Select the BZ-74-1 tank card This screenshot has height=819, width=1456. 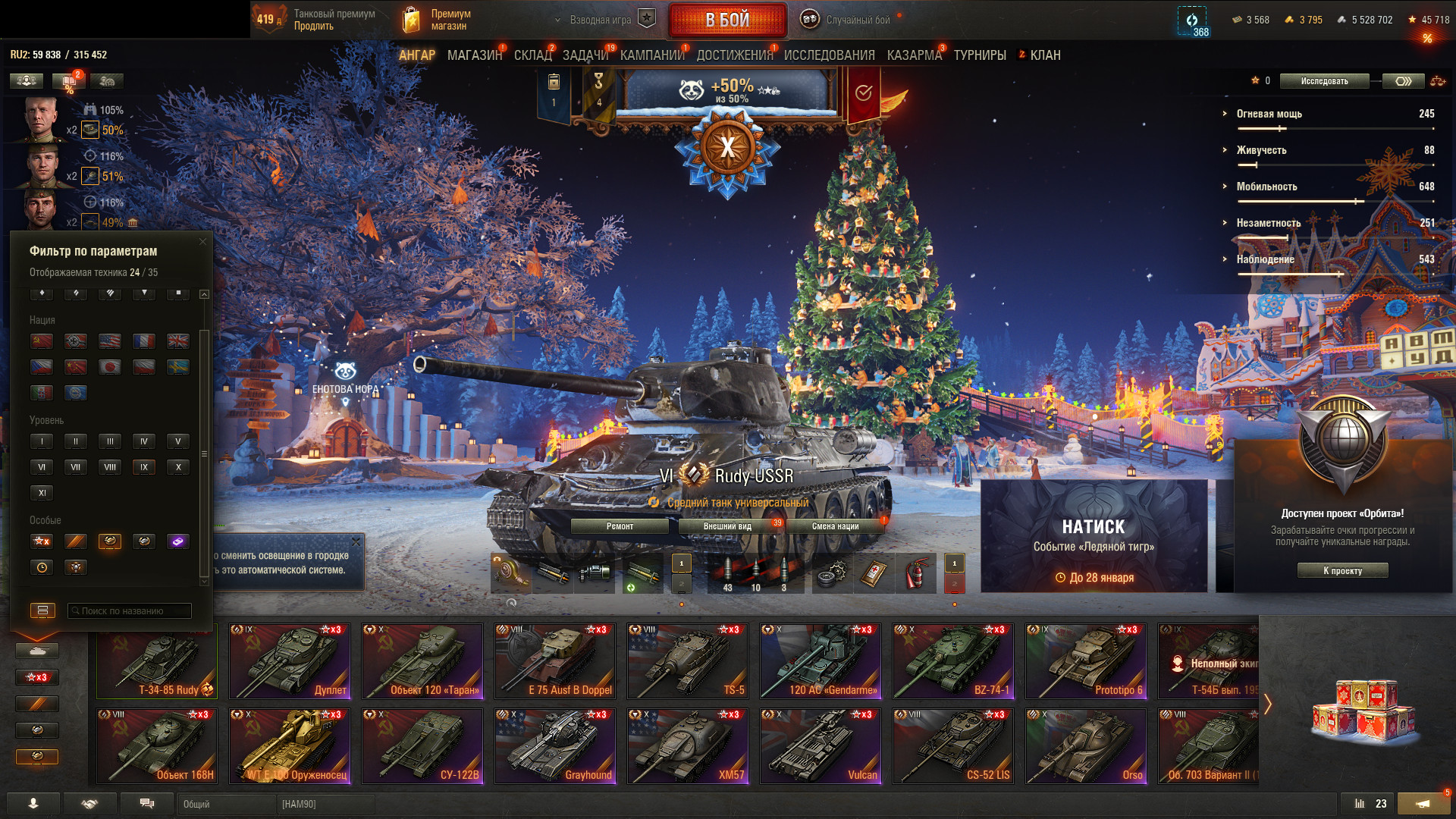point(953,661)
